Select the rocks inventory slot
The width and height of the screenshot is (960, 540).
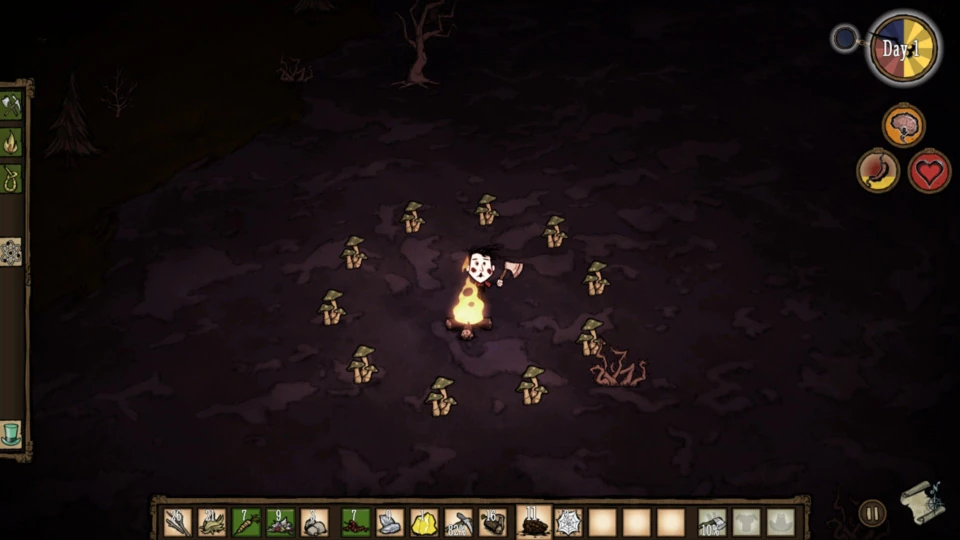[315, 522]
